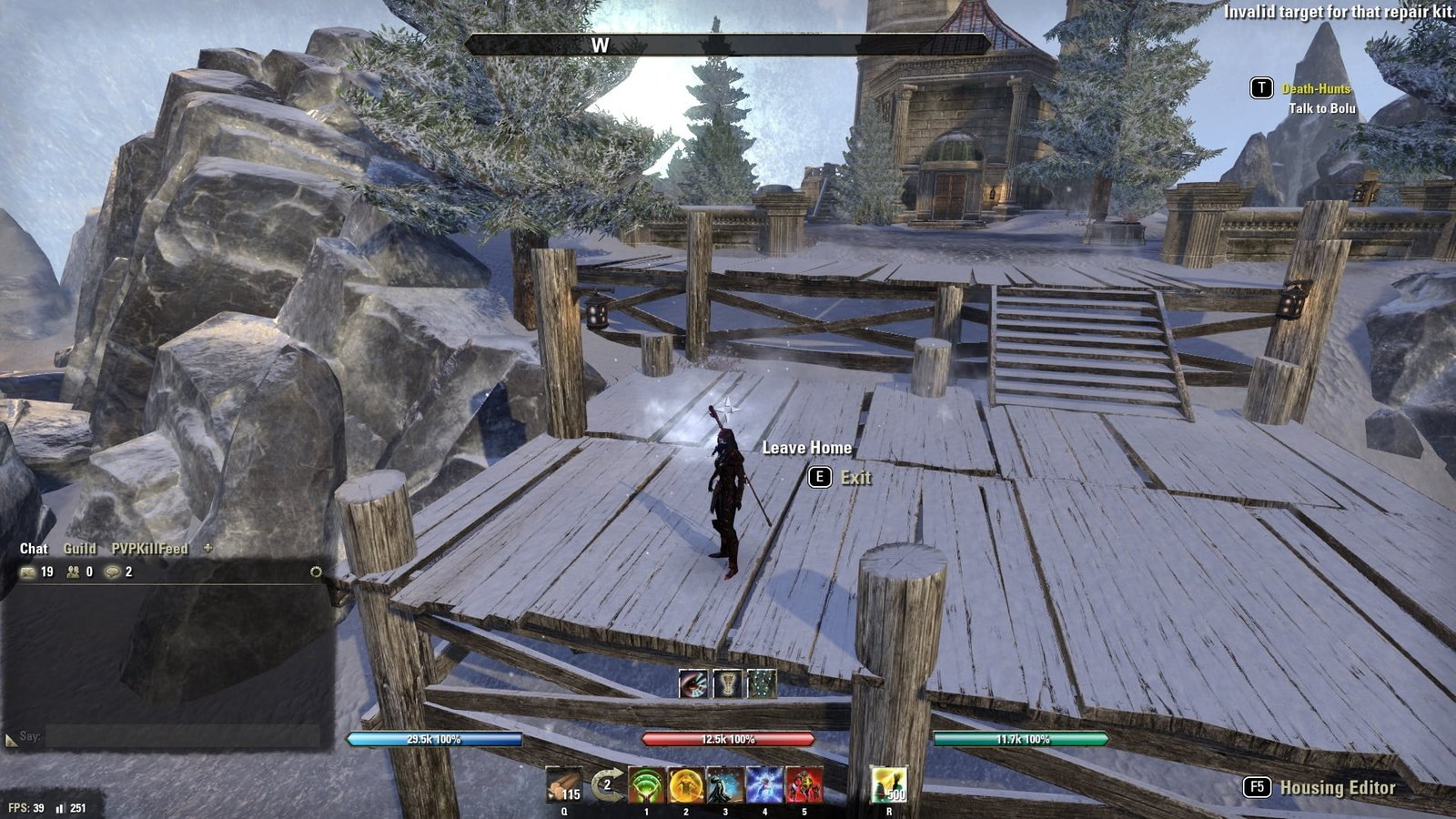Switch to the Guild chat tab

(79, 549)
